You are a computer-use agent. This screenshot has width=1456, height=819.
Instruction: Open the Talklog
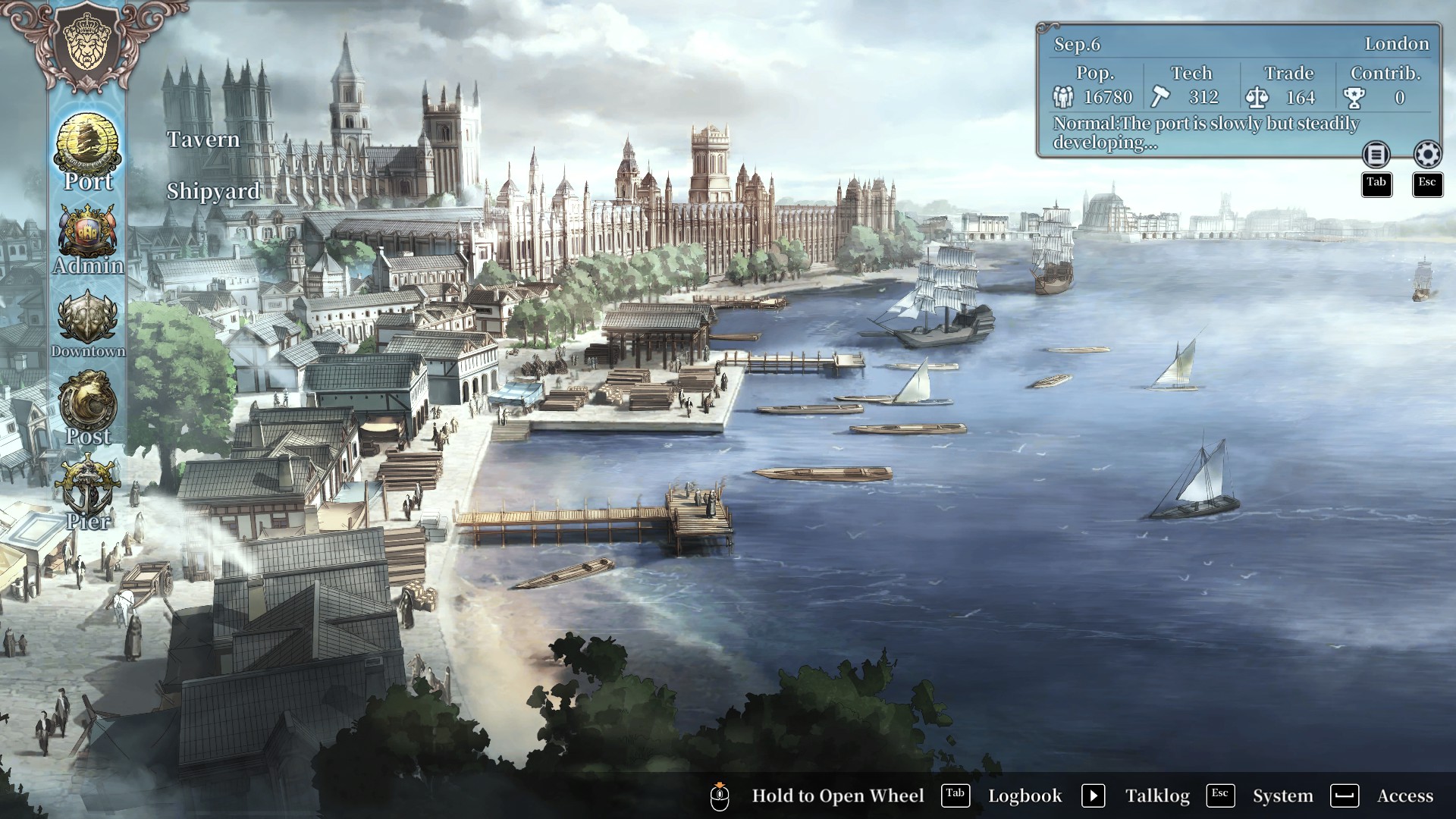[1159, 795]
